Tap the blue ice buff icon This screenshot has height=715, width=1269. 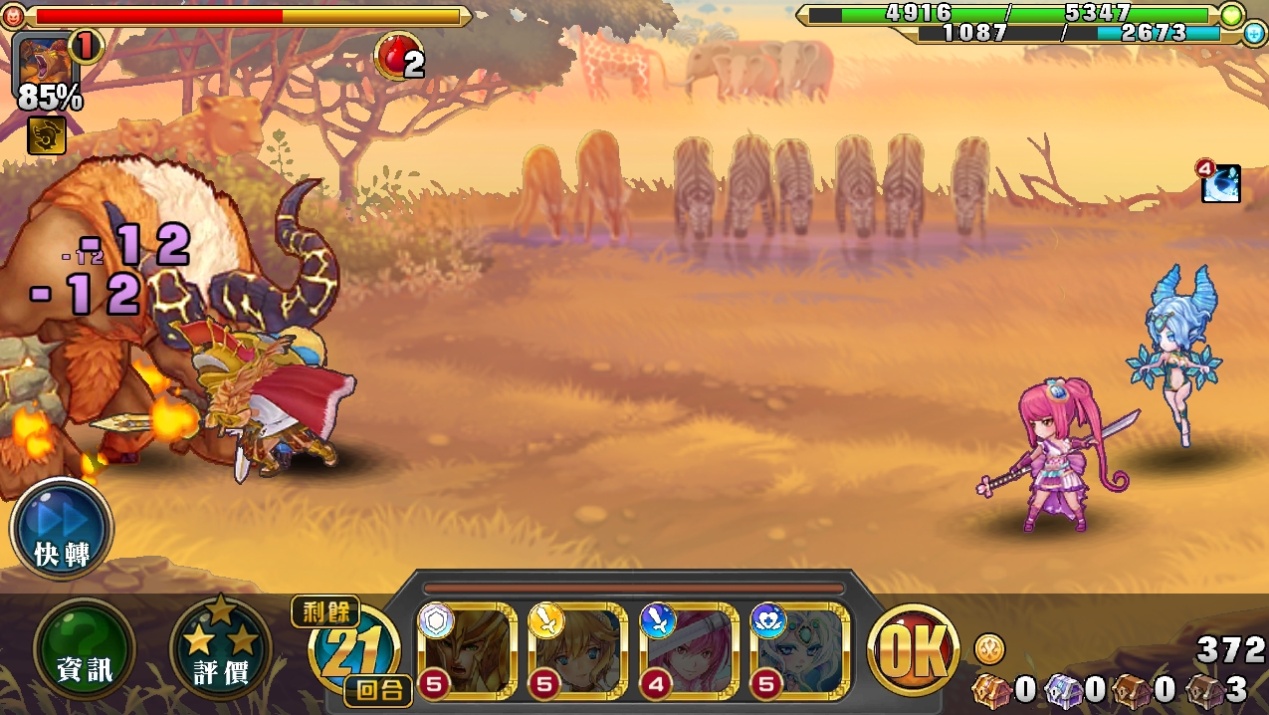[1221, 184]
